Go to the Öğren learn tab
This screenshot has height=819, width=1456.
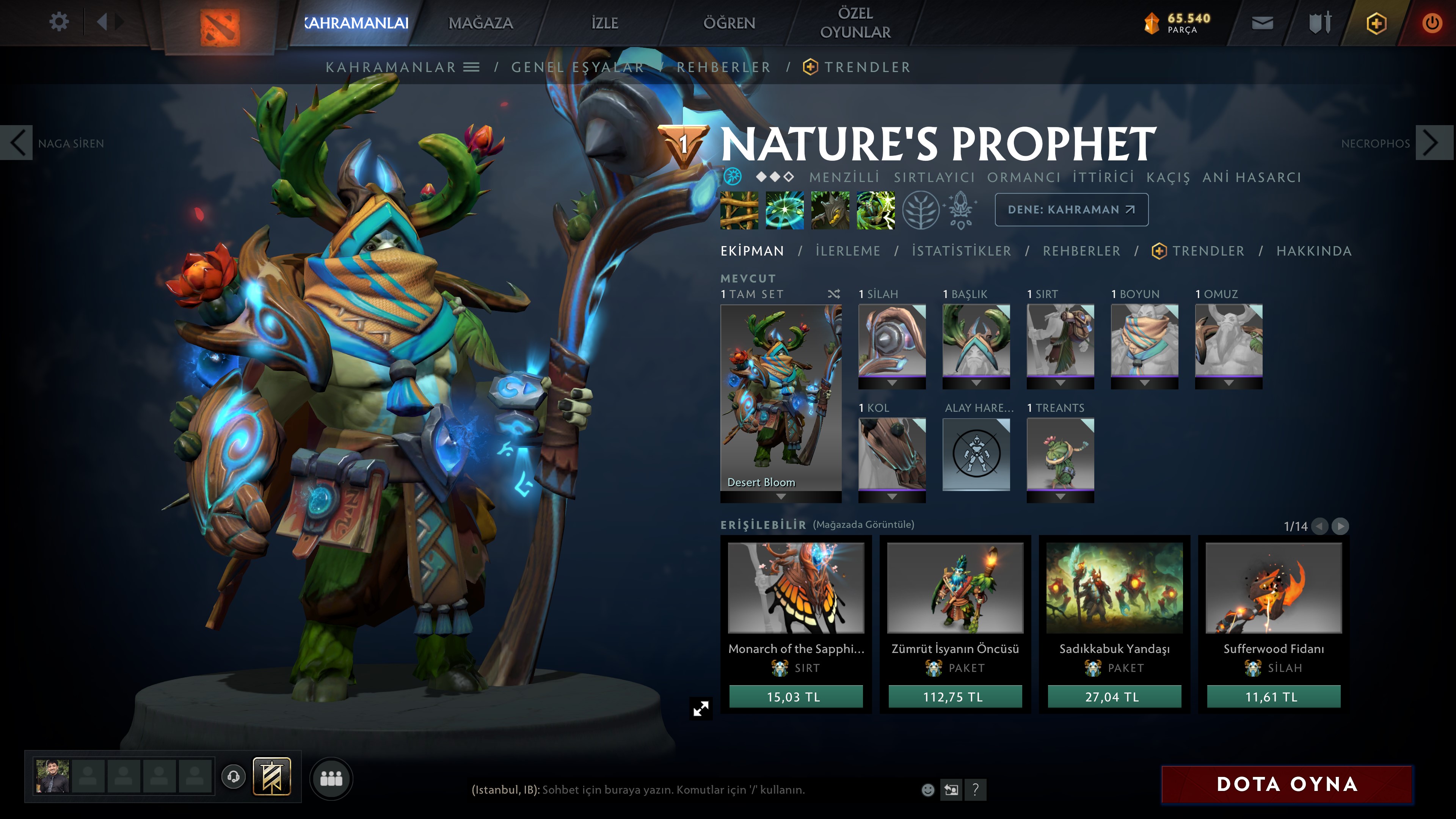point(729,23)
